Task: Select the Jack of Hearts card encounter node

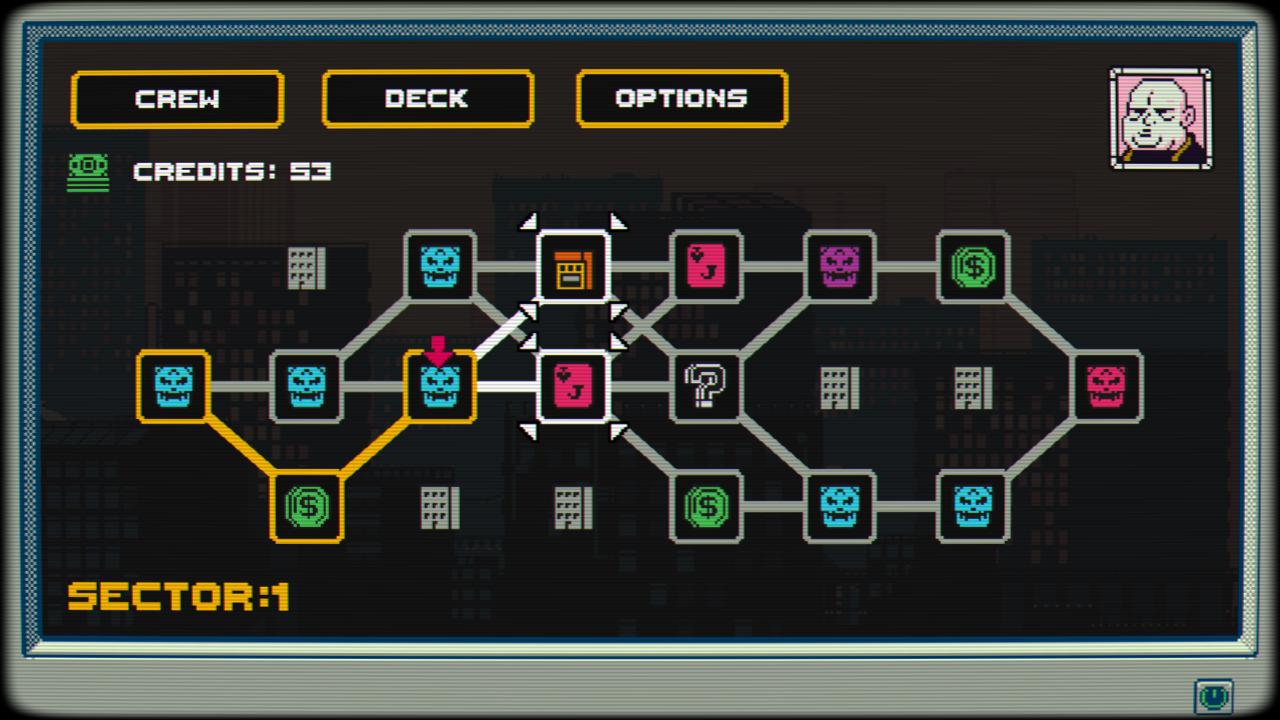Action: [573, 388]
